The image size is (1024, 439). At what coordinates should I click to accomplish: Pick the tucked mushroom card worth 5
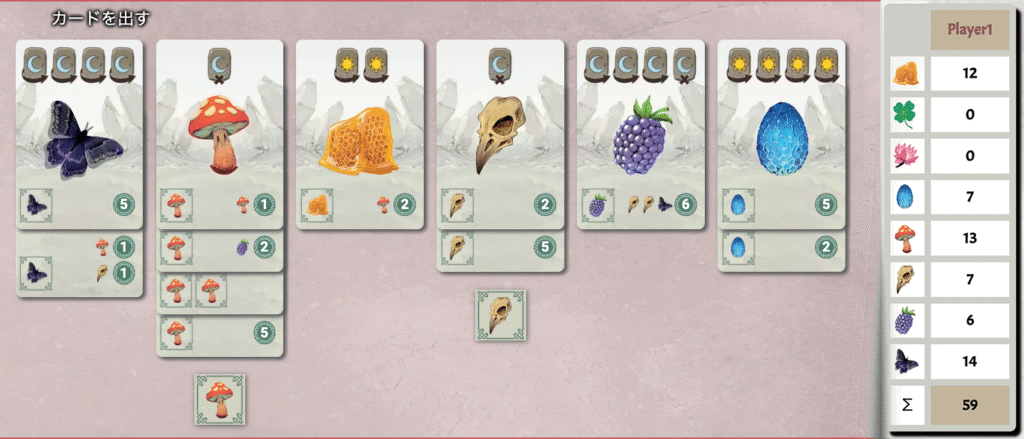click(x=221, y=334)
